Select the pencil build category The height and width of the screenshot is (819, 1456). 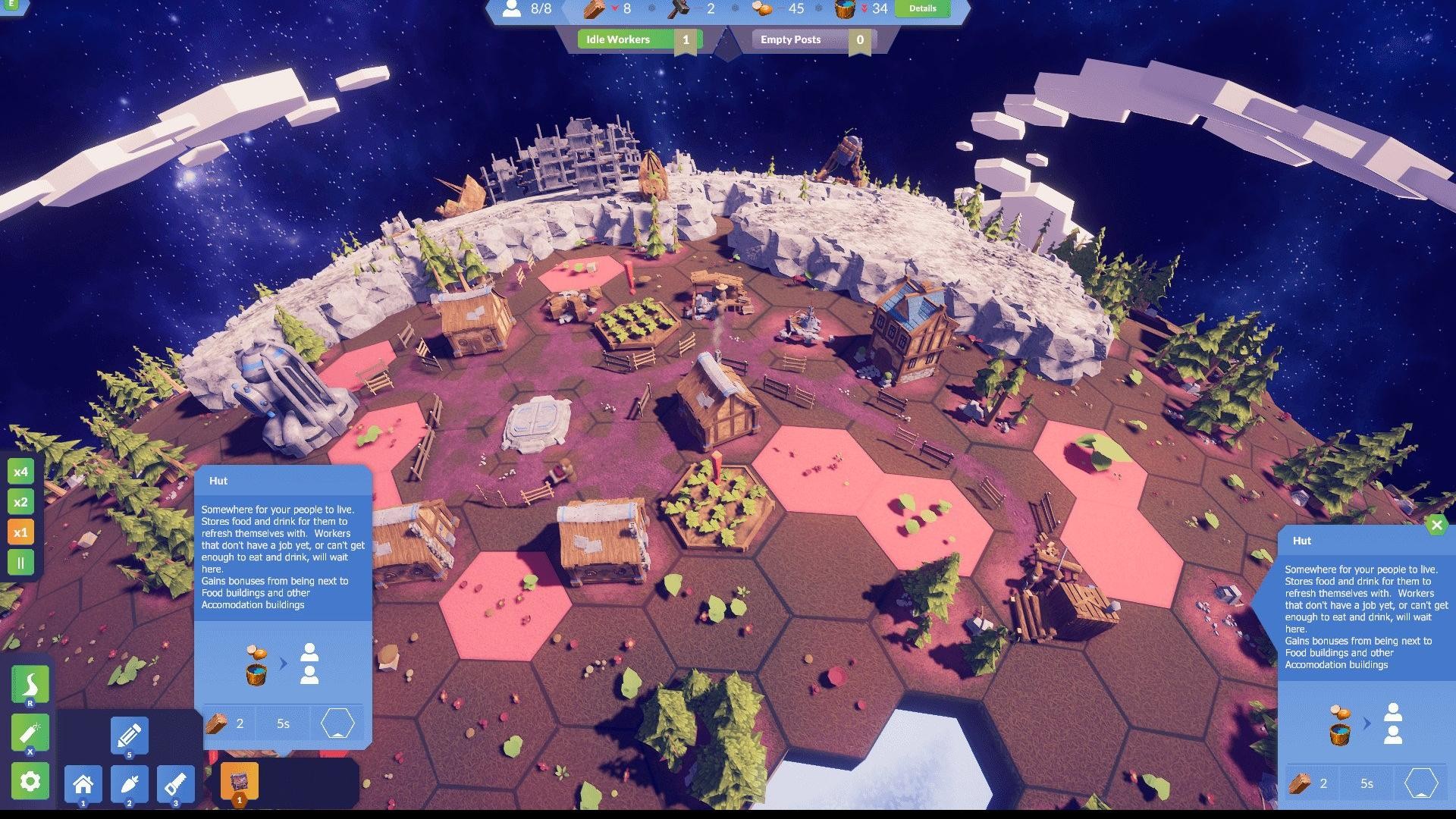click(129, 735)
